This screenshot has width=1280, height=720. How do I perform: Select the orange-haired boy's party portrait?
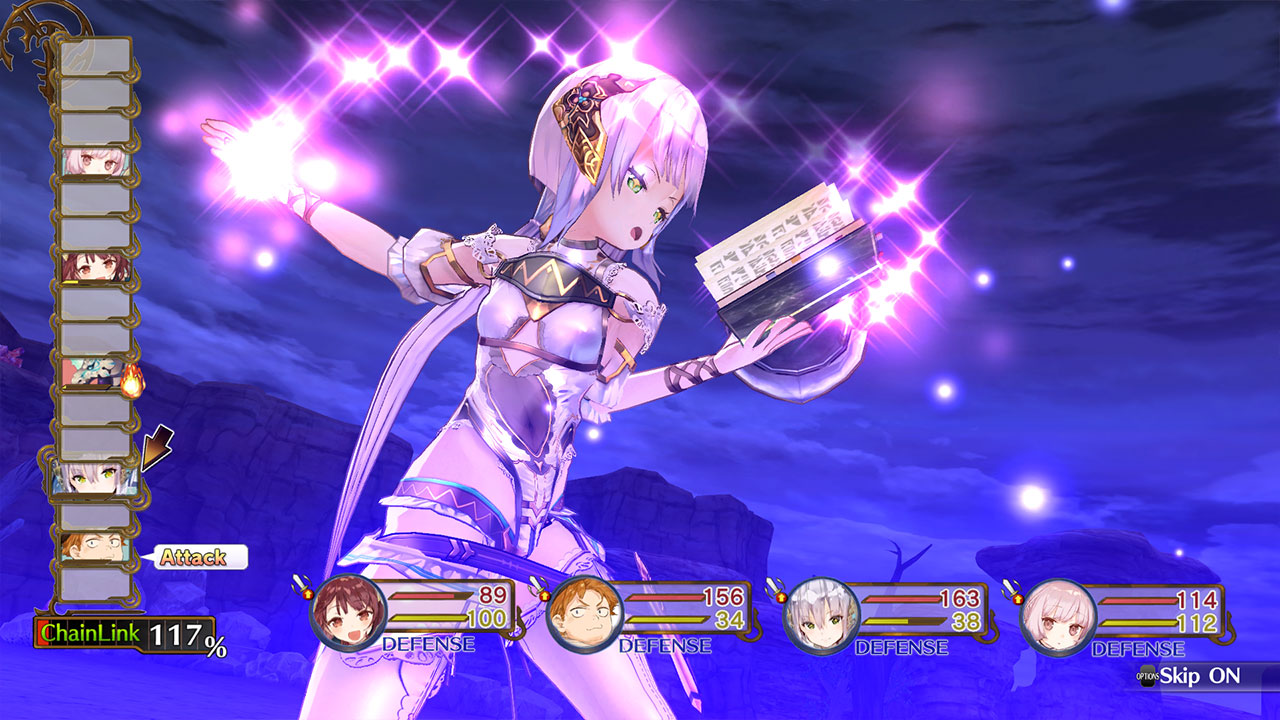585,614
